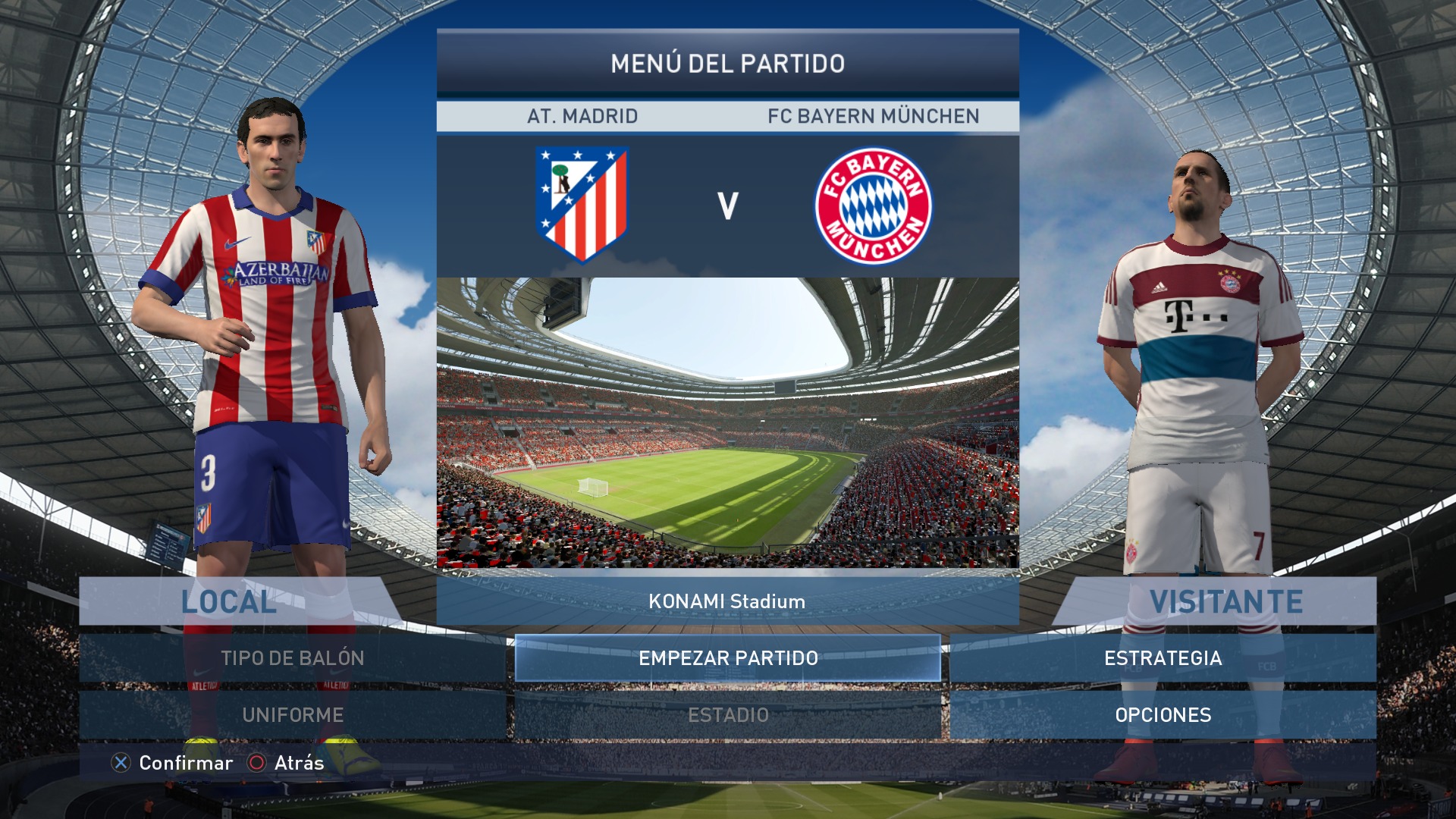1456x819 pixels.
Task: Open the Estrategia menu
Action: [1163, 658]
